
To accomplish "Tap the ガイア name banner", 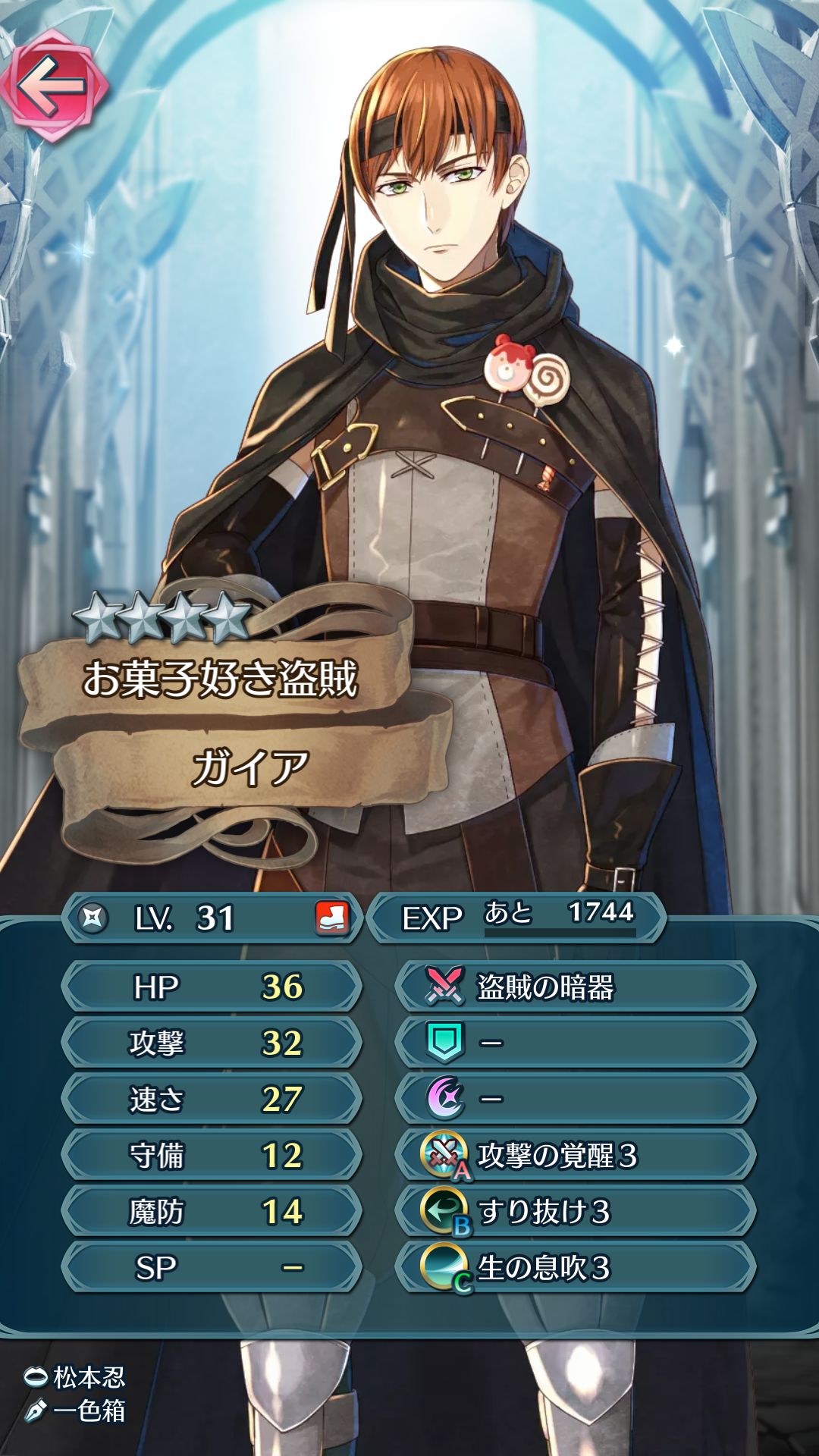I will [x=250, y=767].
